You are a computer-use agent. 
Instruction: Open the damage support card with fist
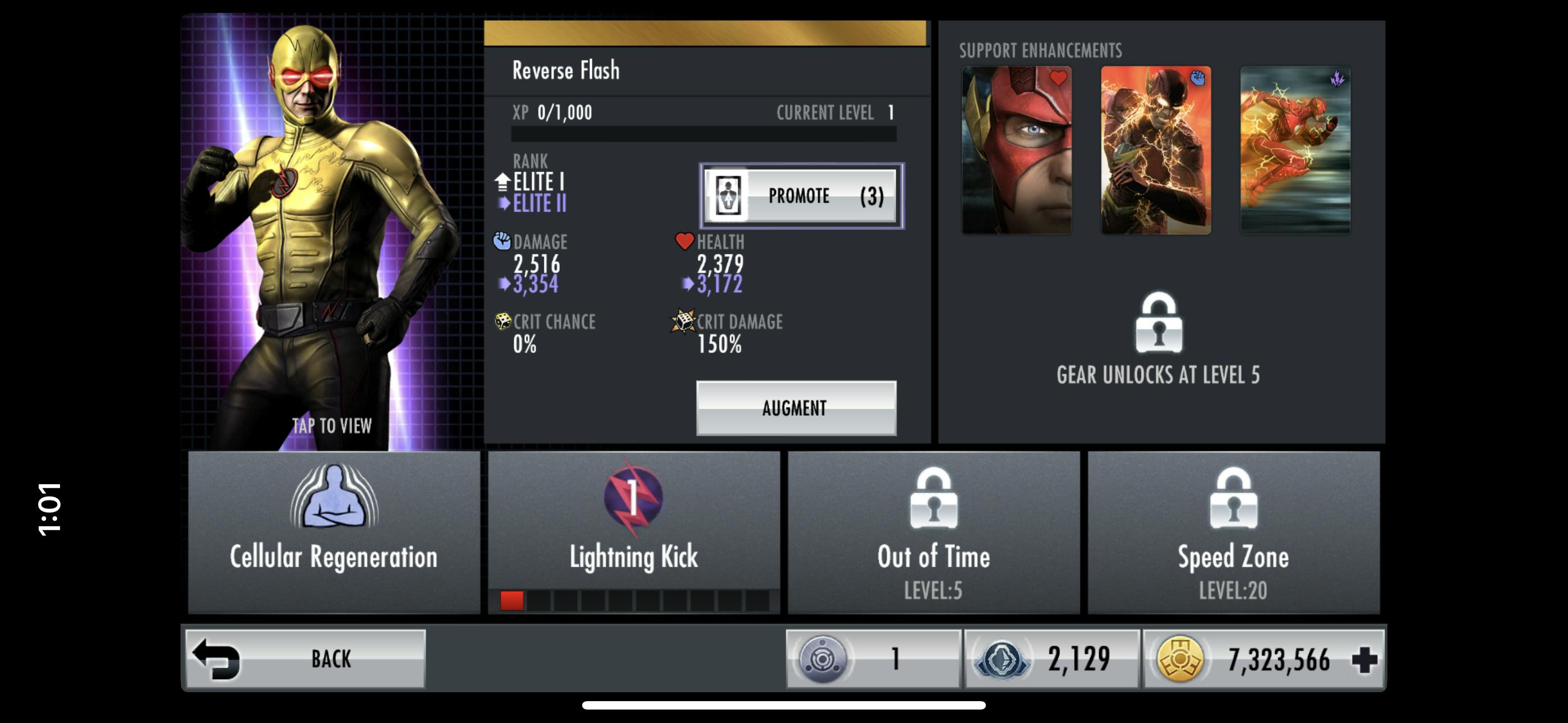point(1155,150)
